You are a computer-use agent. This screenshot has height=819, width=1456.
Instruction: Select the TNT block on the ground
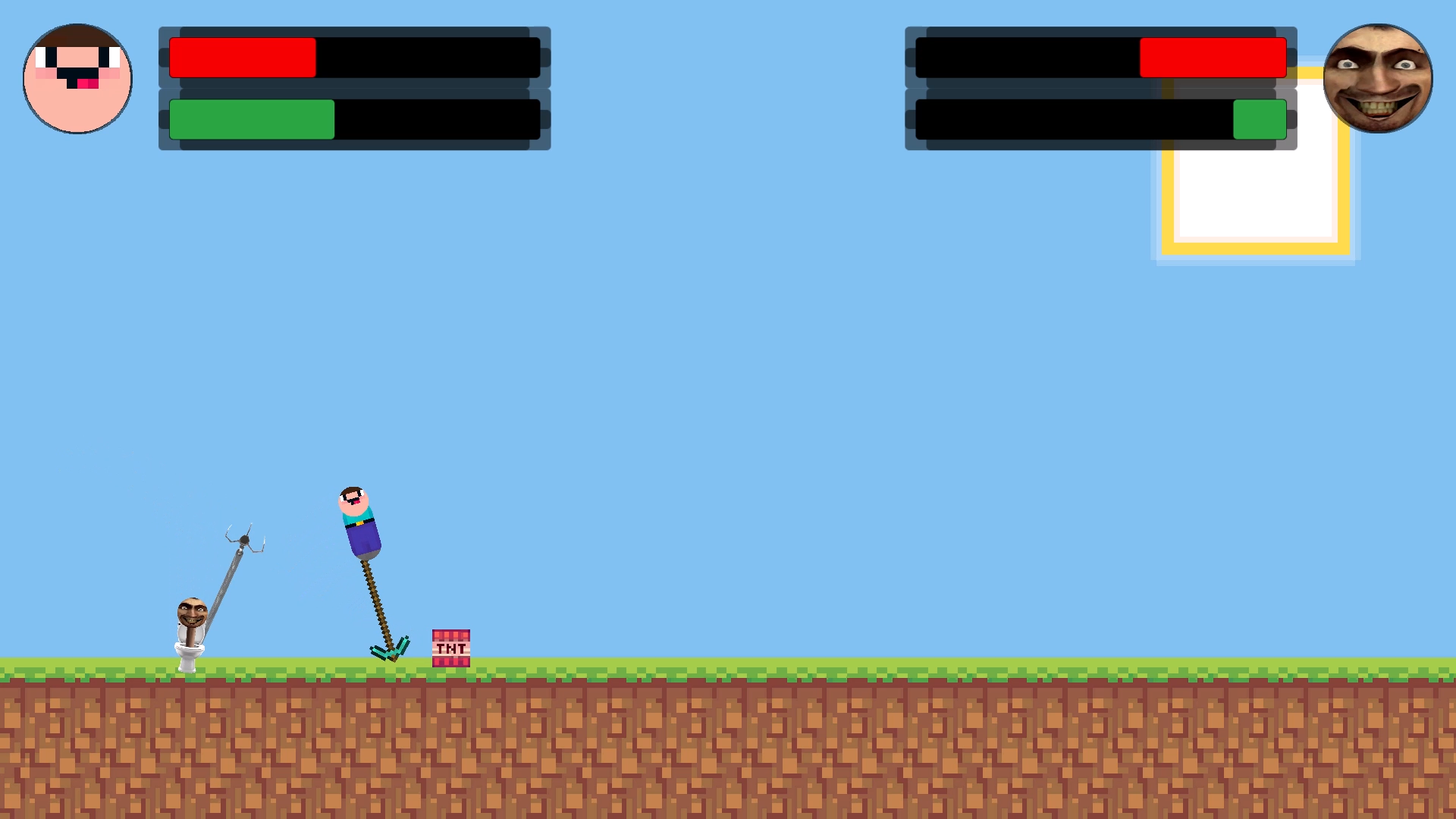[450, 648]
